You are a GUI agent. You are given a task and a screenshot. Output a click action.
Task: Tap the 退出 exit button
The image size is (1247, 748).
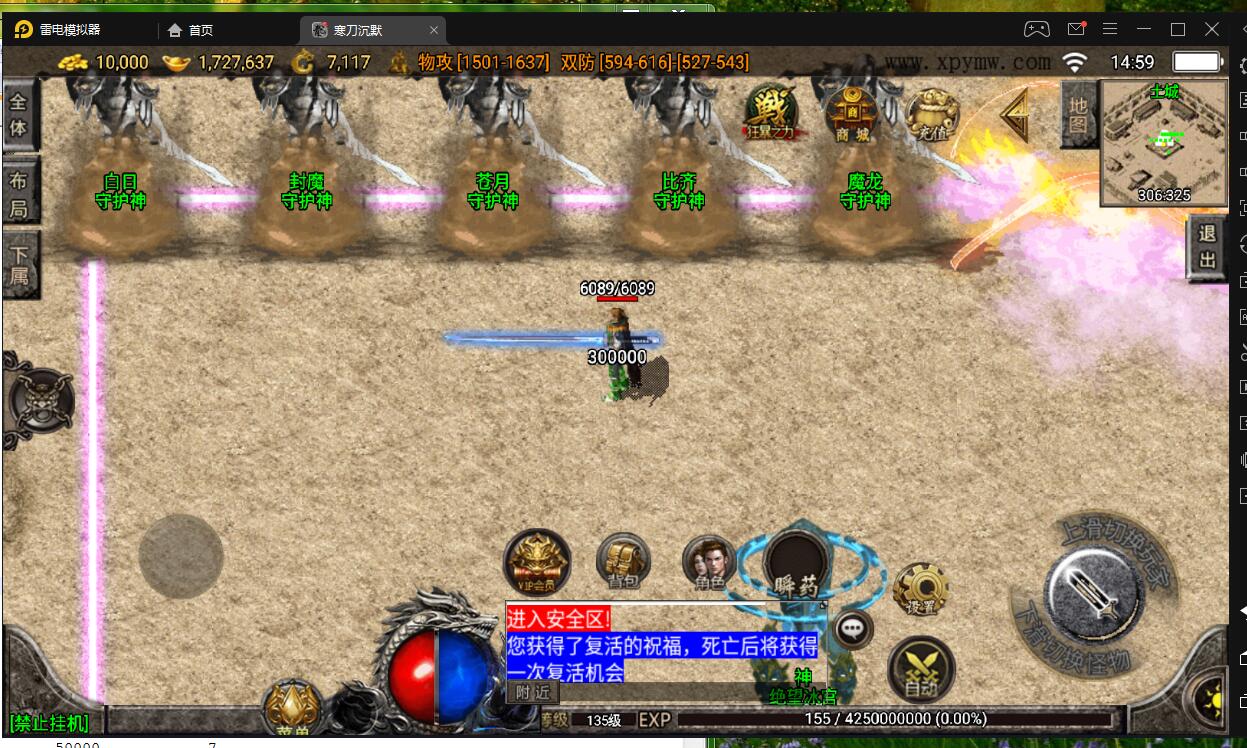click(x=1207, y=247)
